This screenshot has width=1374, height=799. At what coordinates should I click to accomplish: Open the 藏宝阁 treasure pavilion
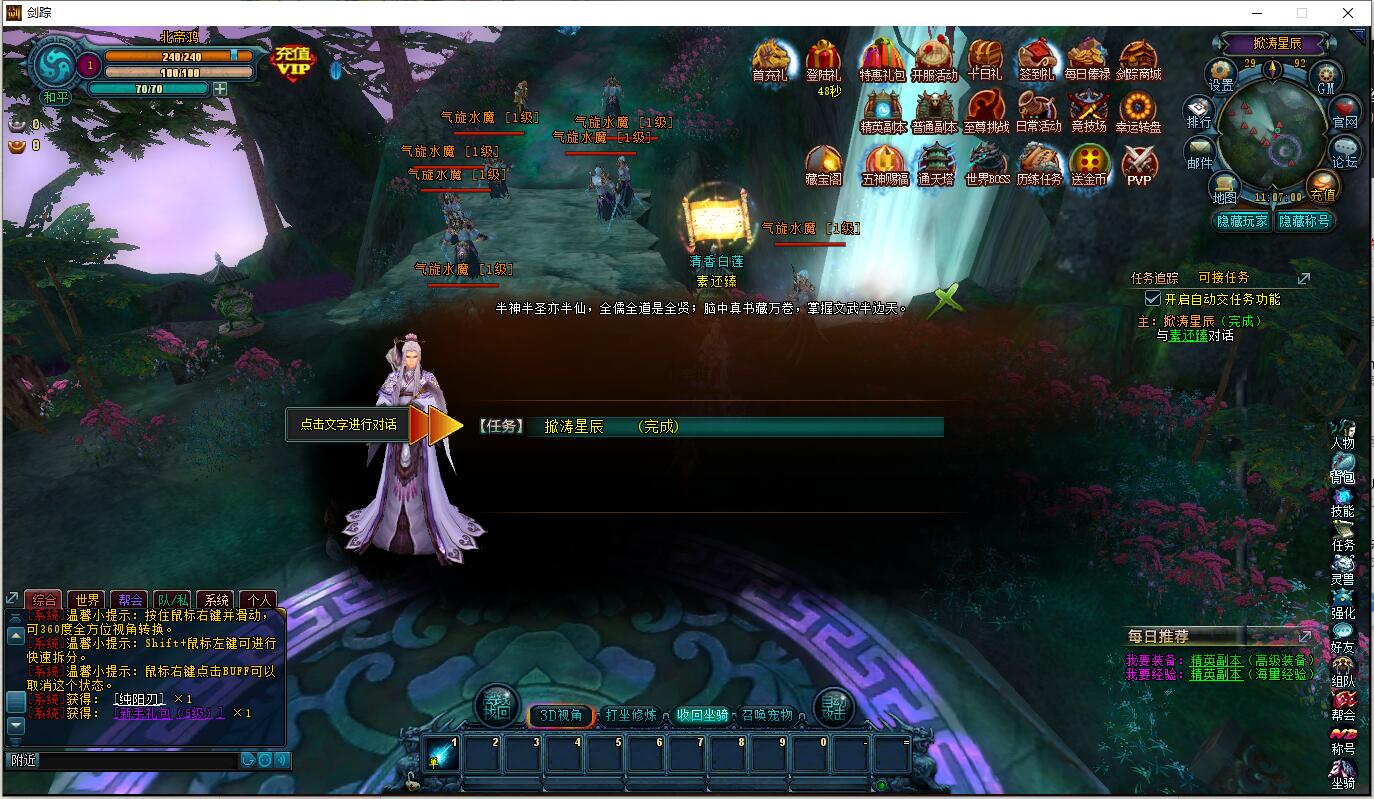[823, 162]
